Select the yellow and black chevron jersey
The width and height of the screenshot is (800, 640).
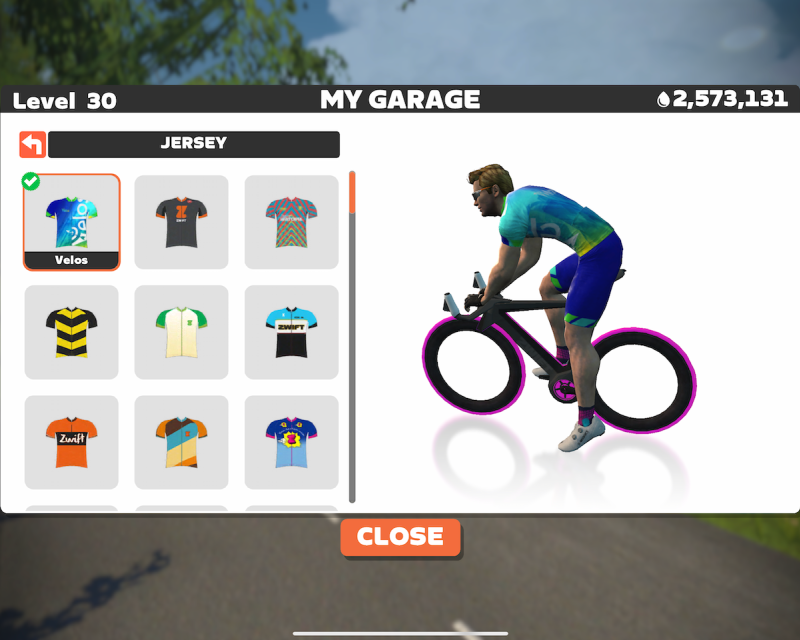click(x=72, y=332)
